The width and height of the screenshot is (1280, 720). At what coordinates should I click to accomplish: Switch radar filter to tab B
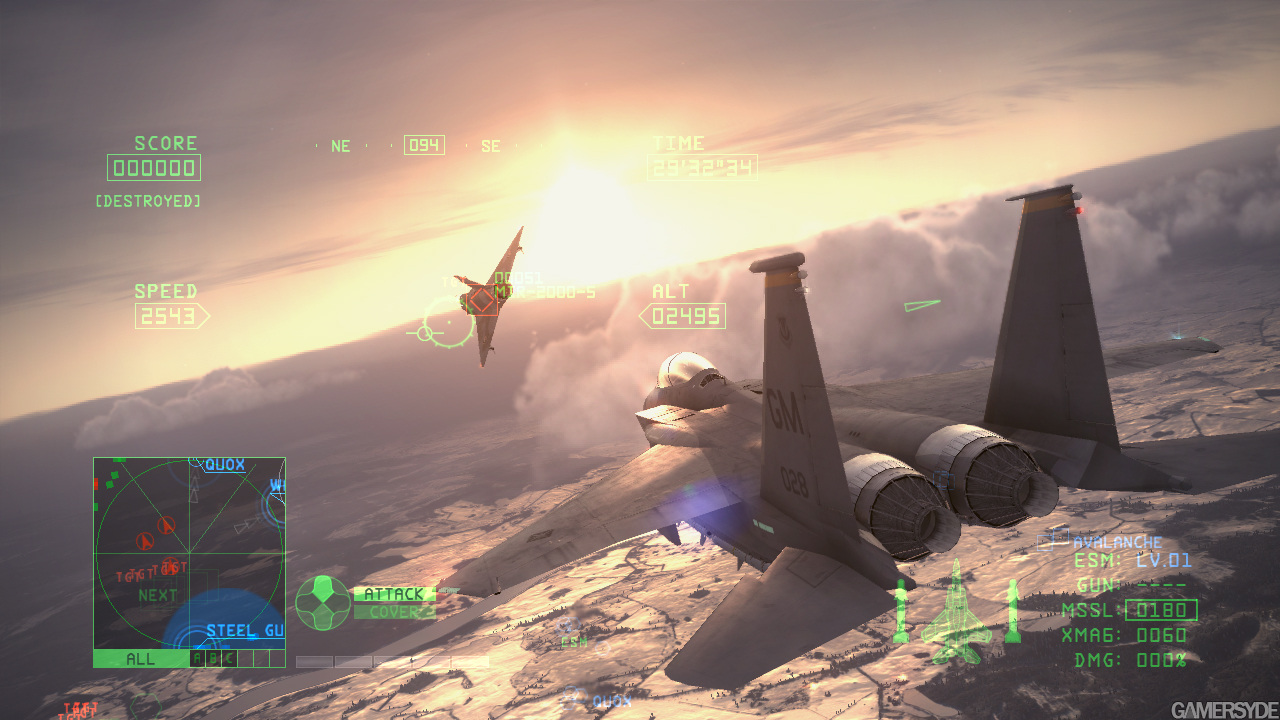tap(212, 659)
